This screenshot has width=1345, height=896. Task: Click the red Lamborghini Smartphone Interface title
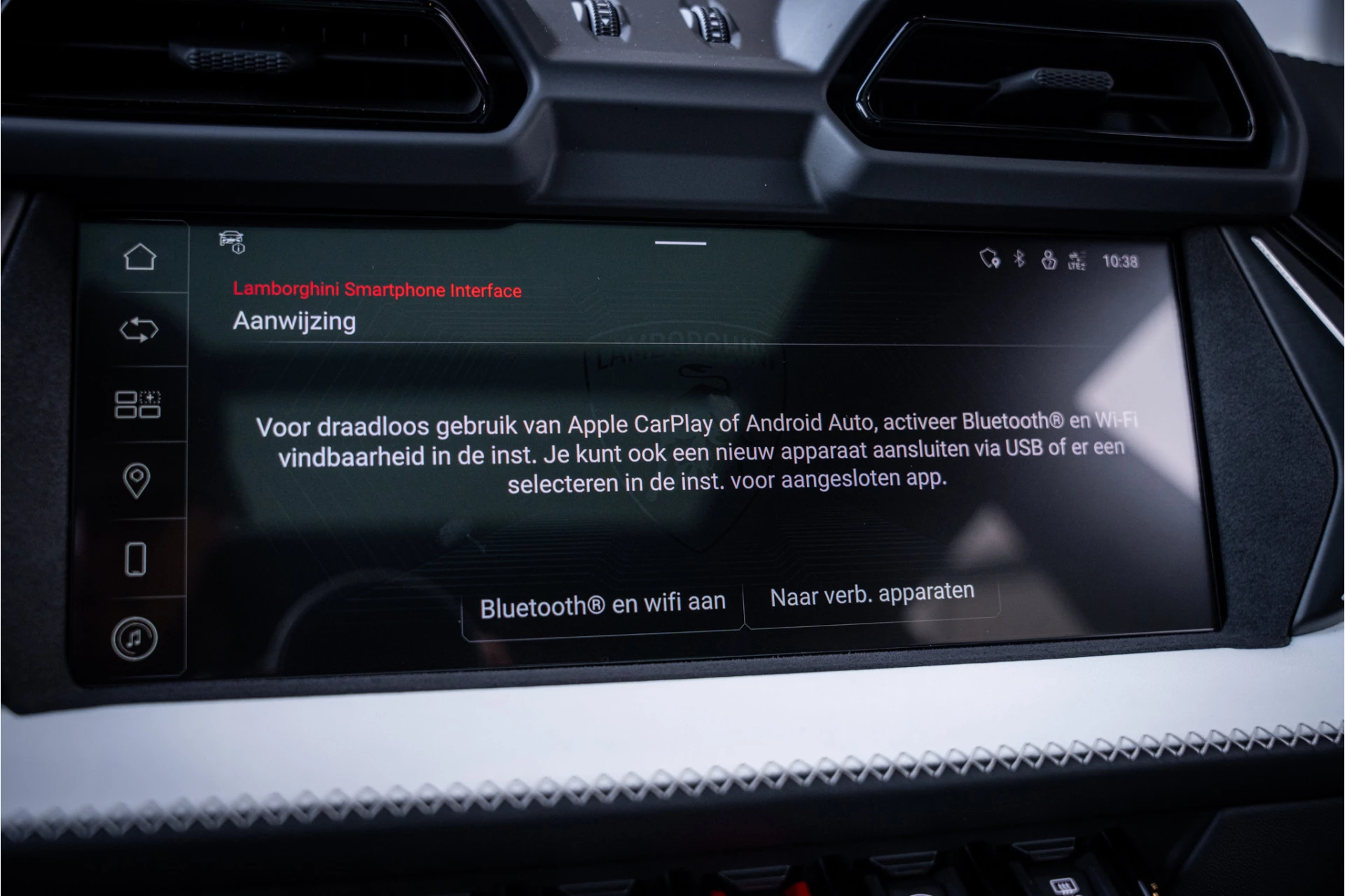(x=377, y=289)
